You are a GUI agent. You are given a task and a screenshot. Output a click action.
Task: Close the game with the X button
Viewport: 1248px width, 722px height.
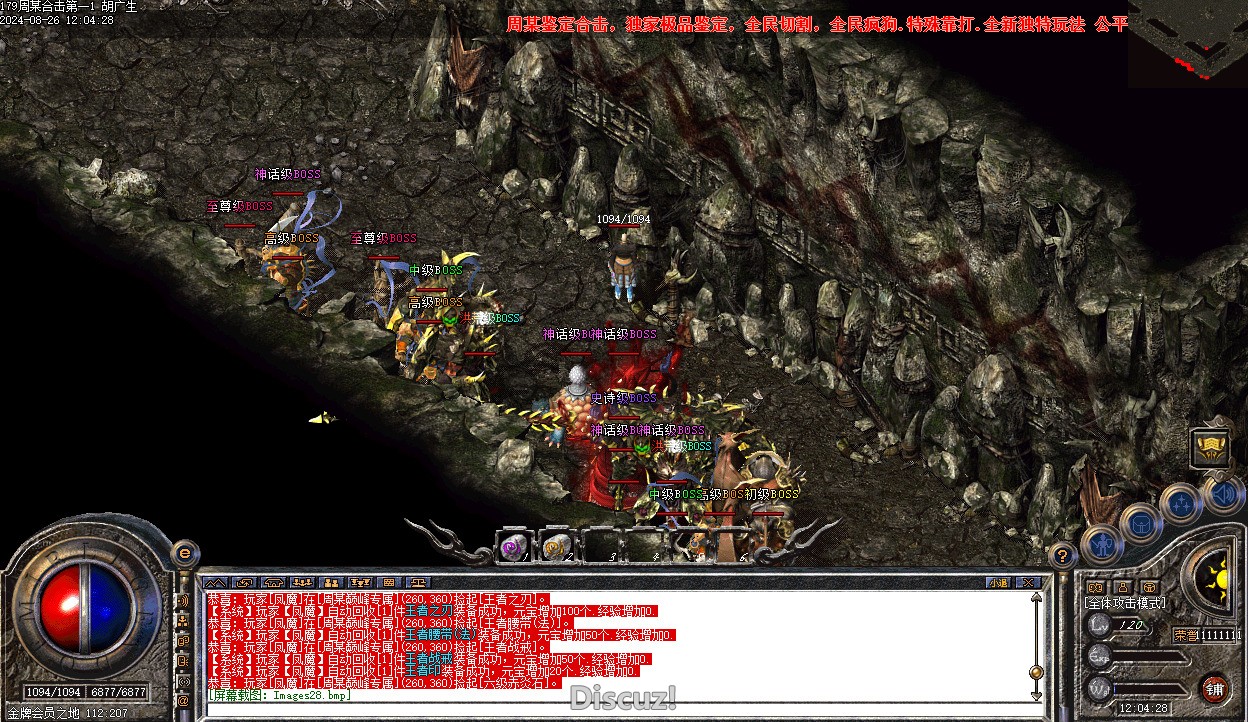tap(1027, 582)
